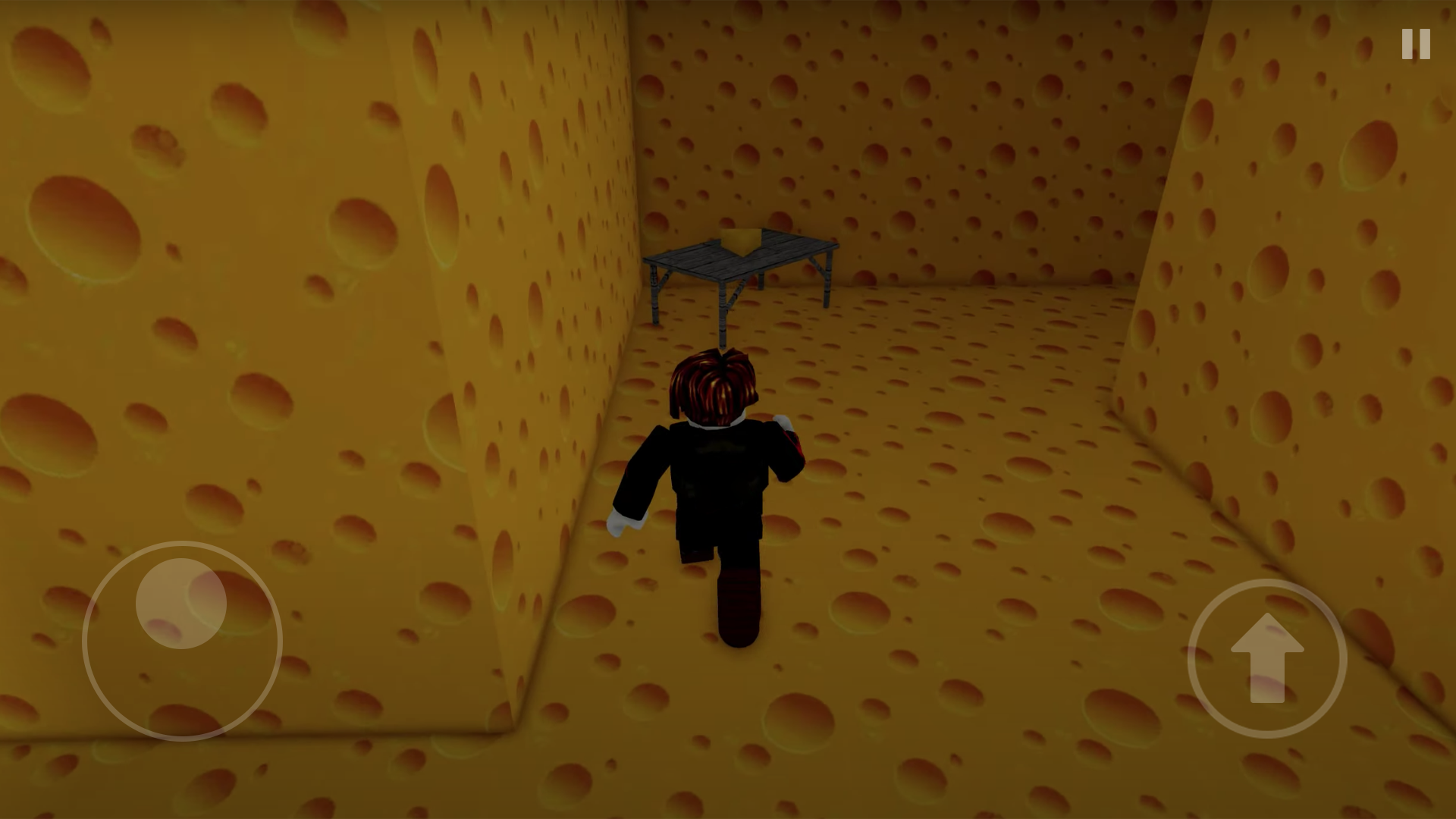Select the cheese wedge on the table
The image size is (1456, 819).
point(742,239)
